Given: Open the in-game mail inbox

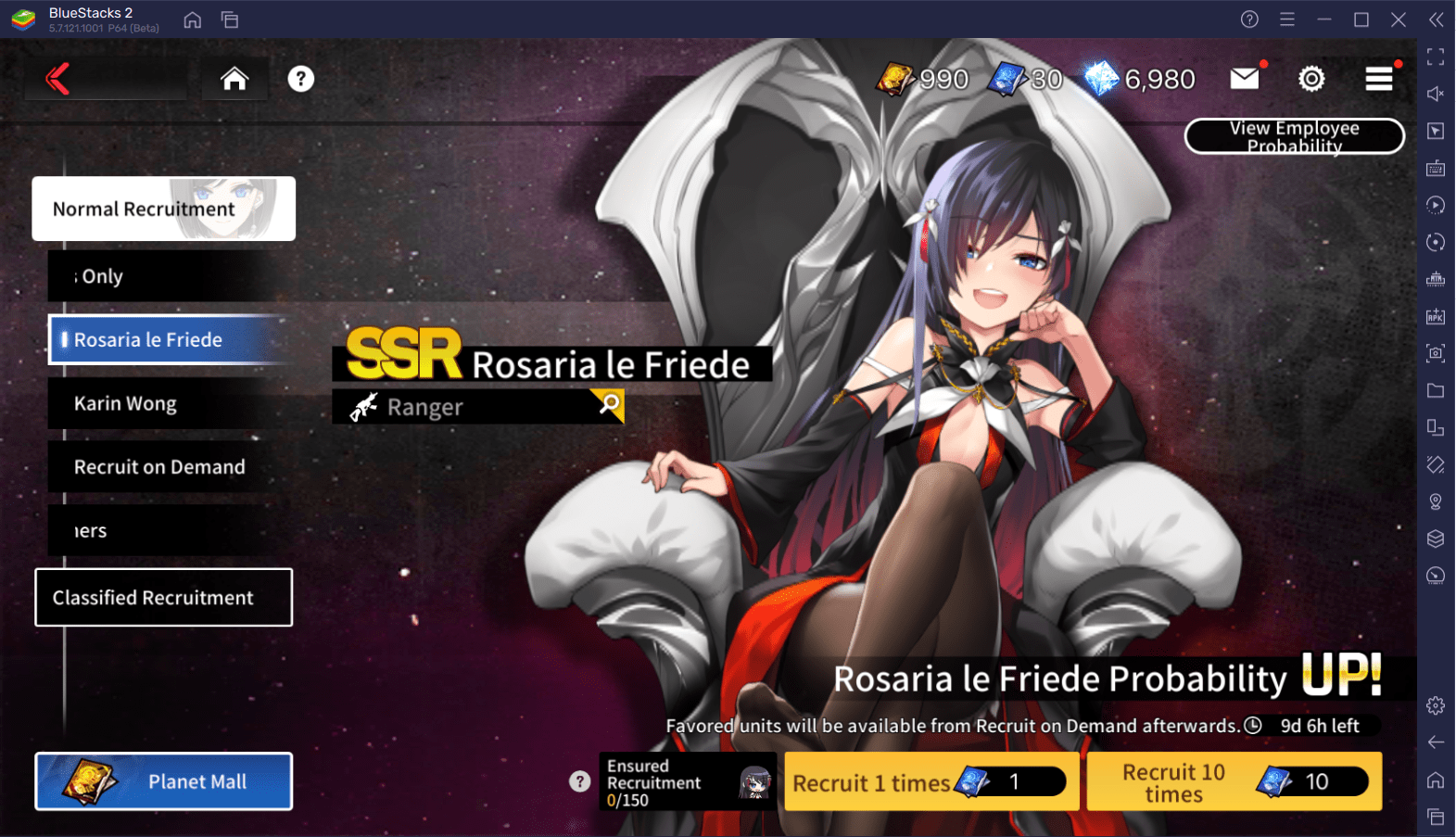Looking at the screenshot, I should pyautogui.click(x=1245, y=79).
